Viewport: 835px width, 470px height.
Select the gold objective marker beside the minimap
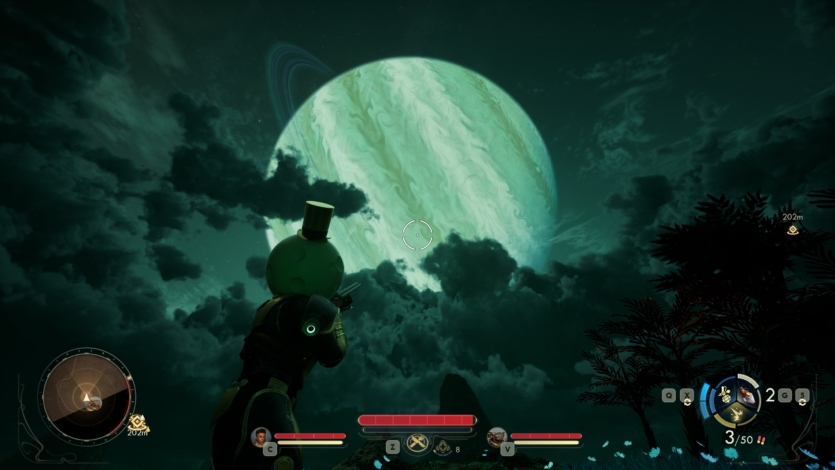tap(138, 422)
